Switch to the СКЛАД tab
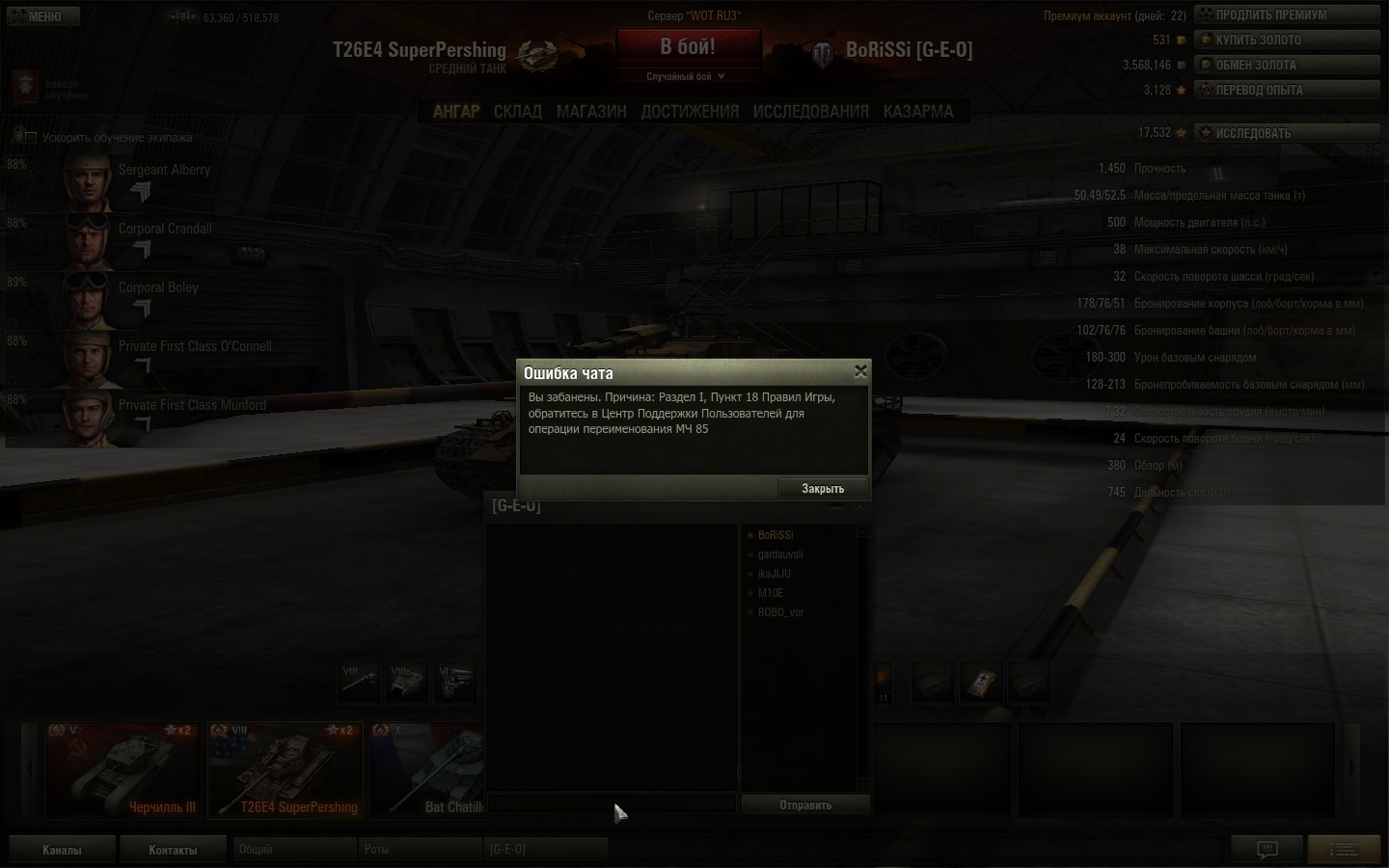The height and width of the screenshot is (868, 1389). point(518,112)
